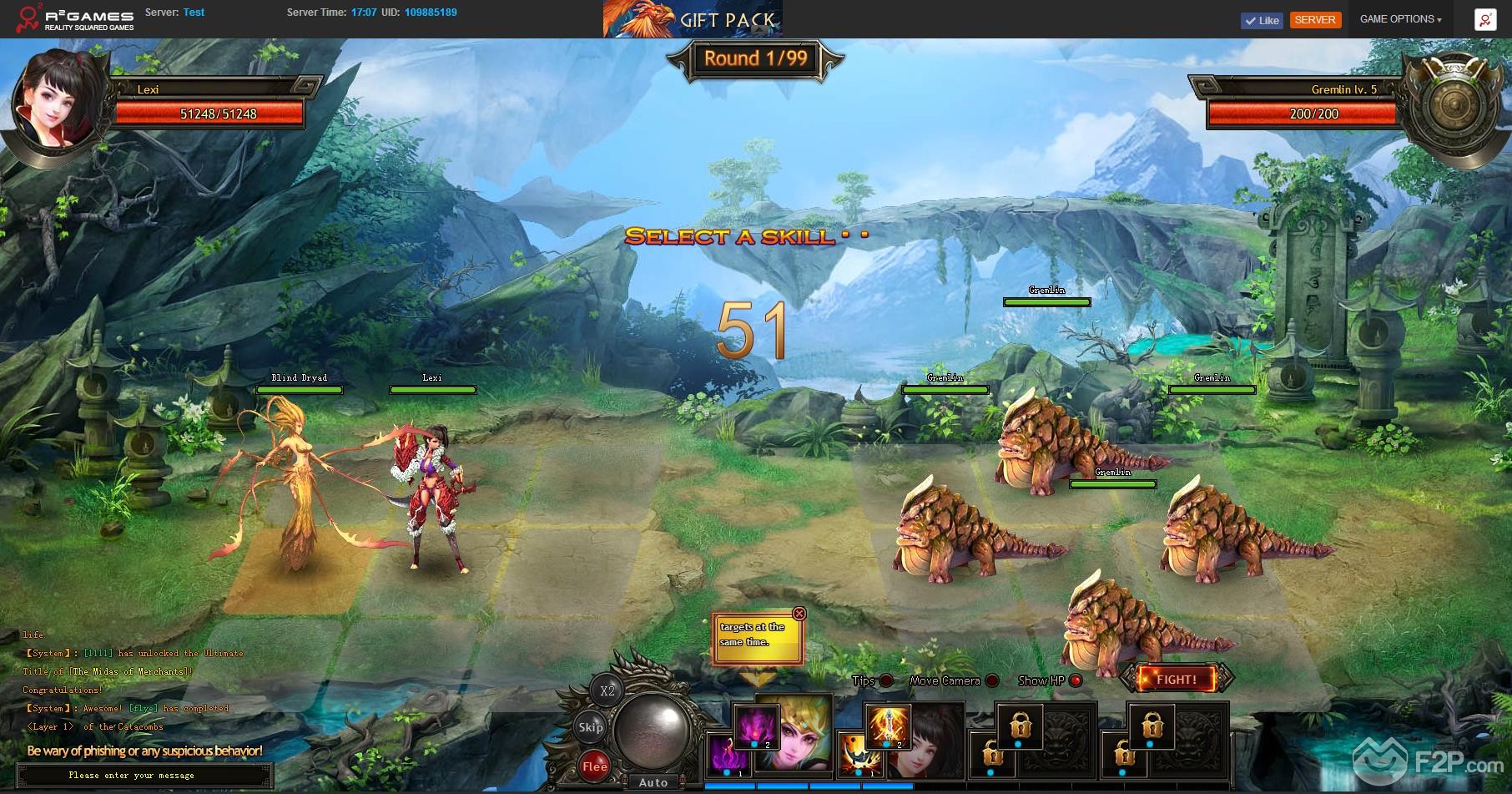1512x794 pixels.
Task: Select Blind Dryad's purple flame skill 1
Action: (x=727, y=755)
